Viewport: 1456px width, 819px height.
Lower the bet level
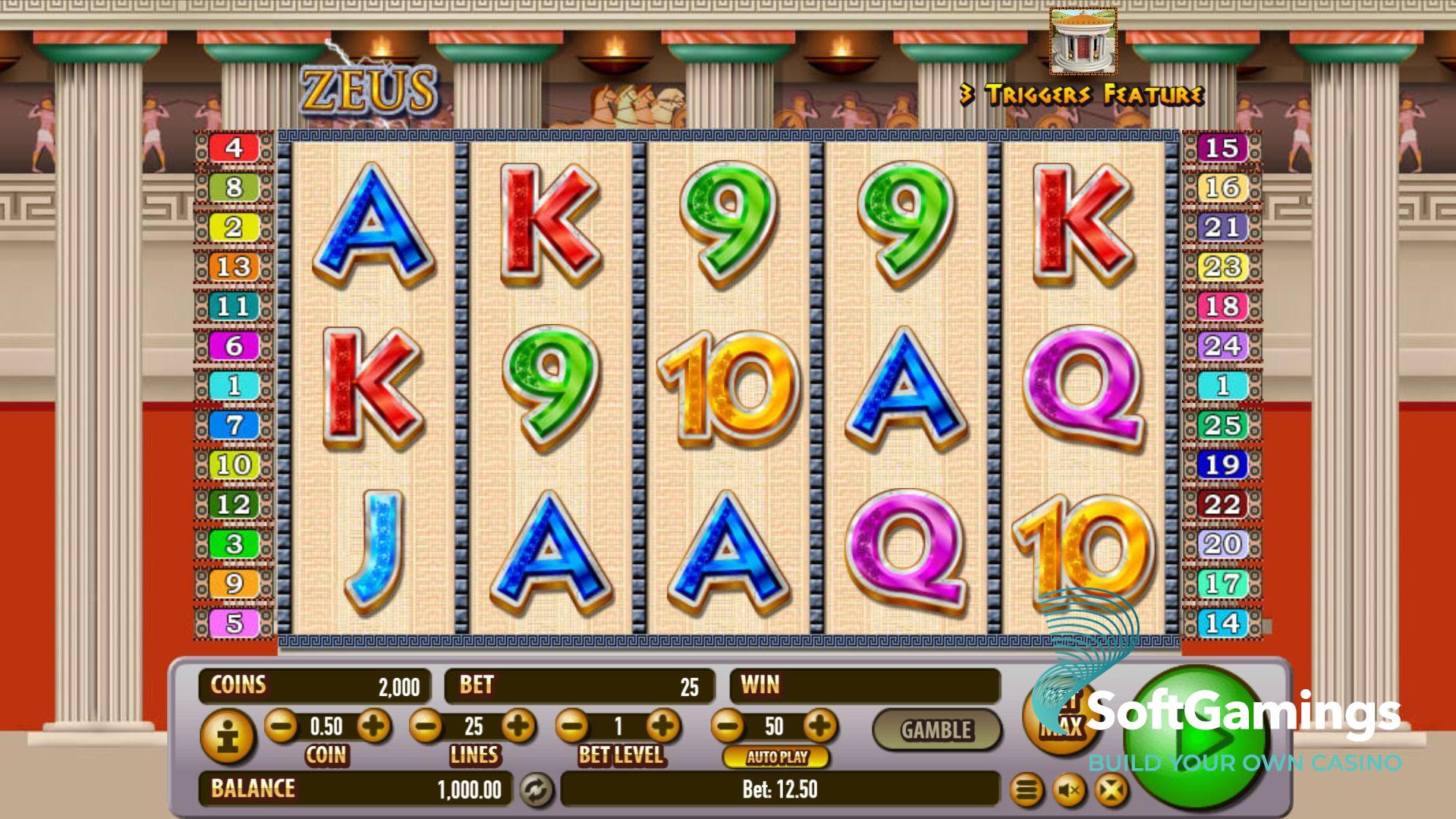click(x=572, y=726)
